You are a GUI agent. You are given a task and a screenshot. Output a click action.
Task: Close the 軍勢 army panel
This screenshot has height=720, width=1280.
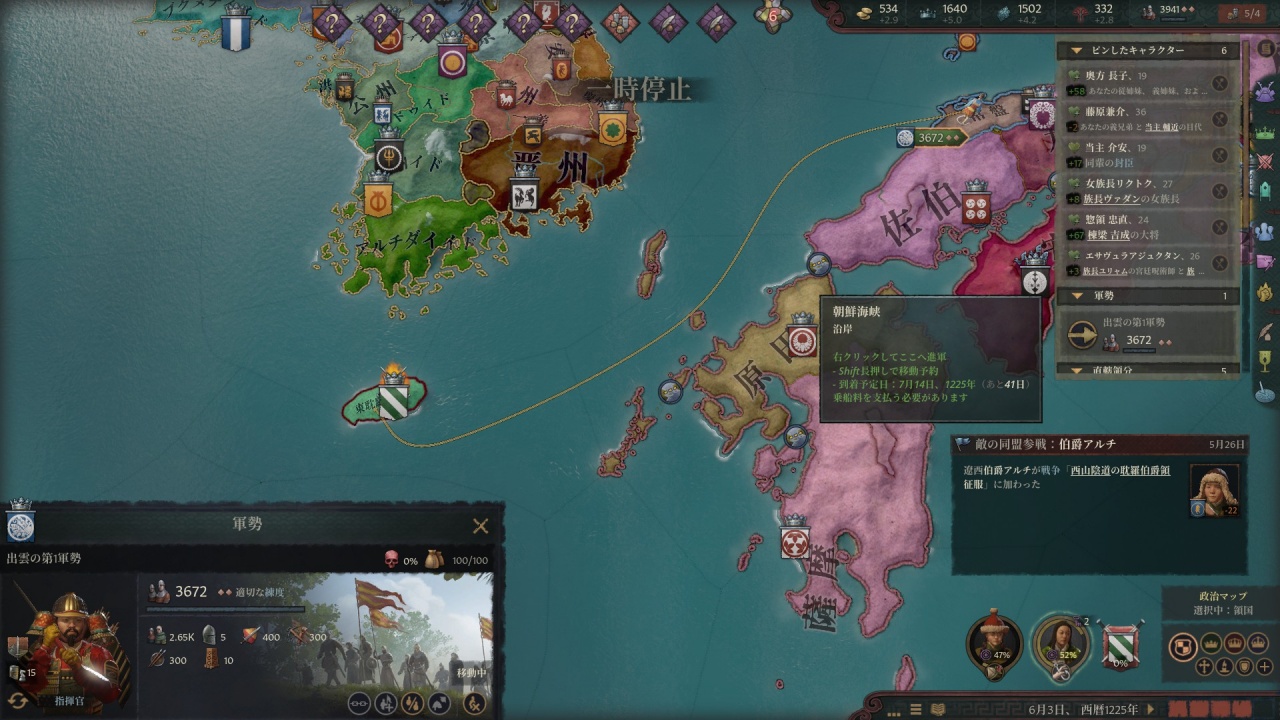[x=480, y=526]
